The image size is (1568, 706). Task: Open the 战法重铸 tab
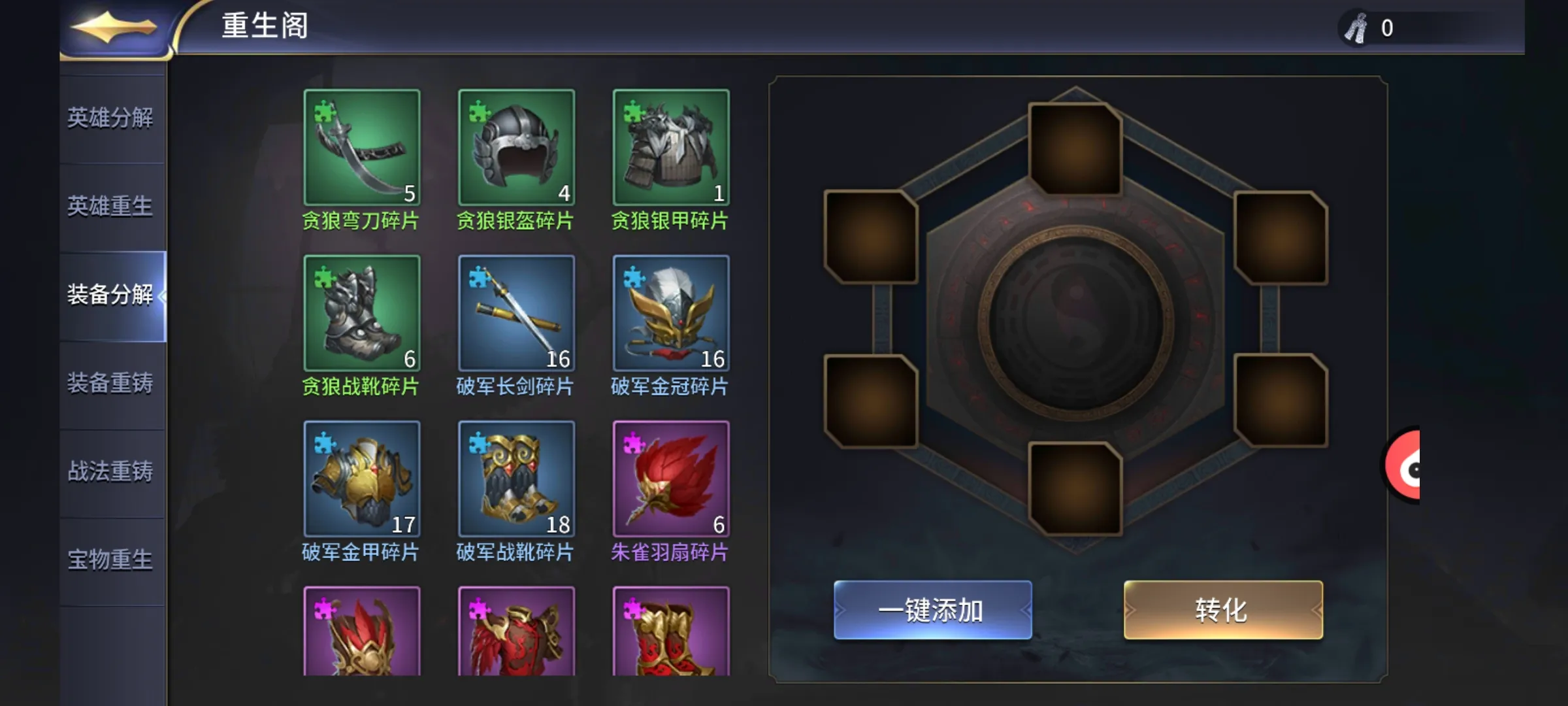111,473
